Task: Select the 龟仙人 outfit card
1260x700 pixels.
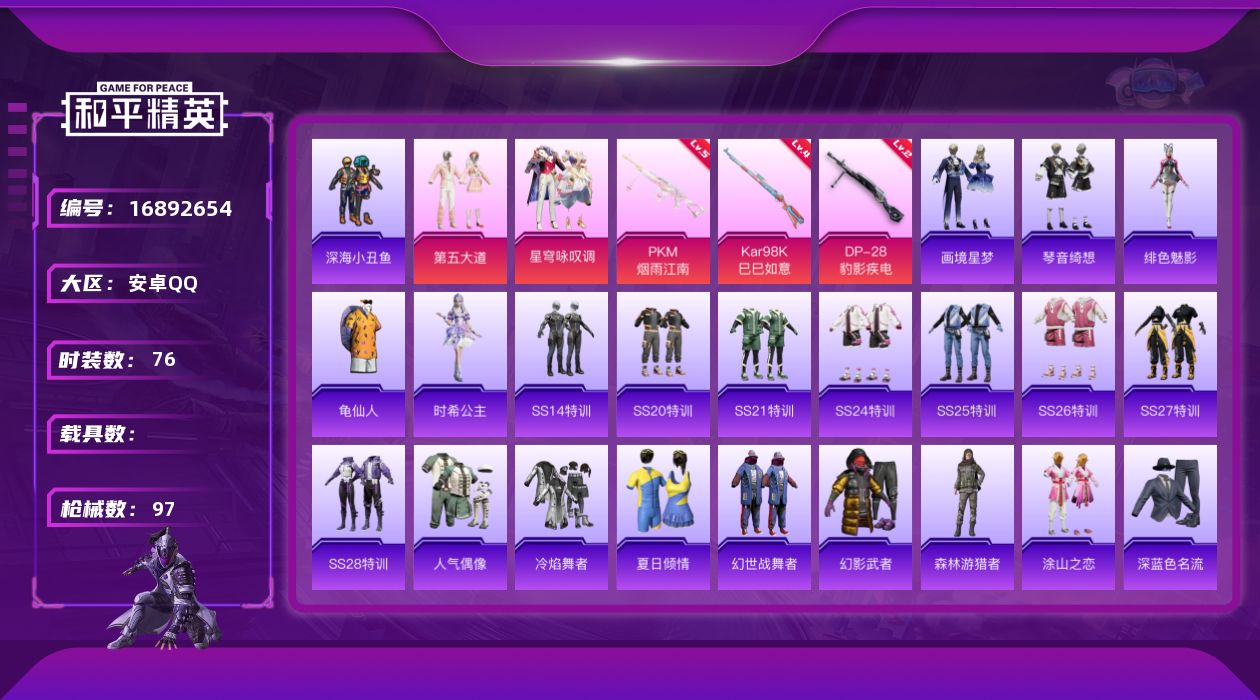Action: click(358, 364)
